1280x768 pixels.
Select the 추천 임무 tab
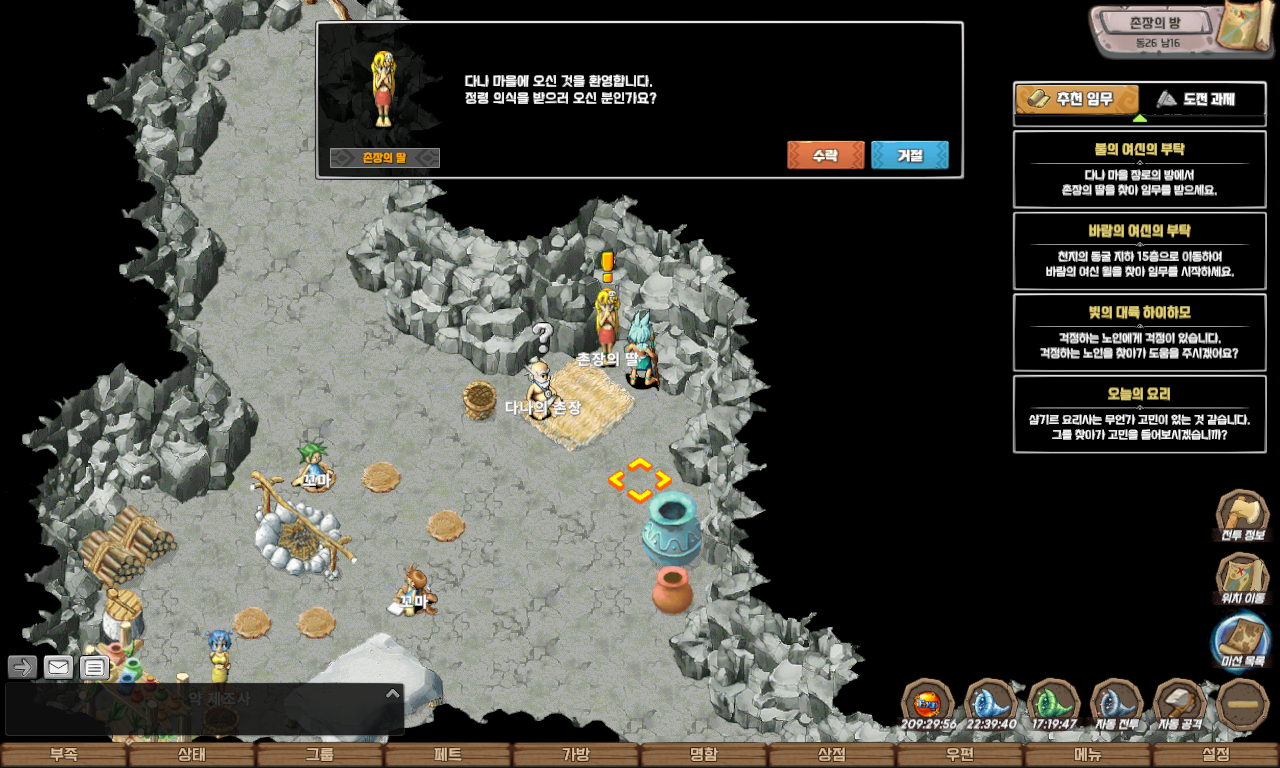tap(1077, 99)
